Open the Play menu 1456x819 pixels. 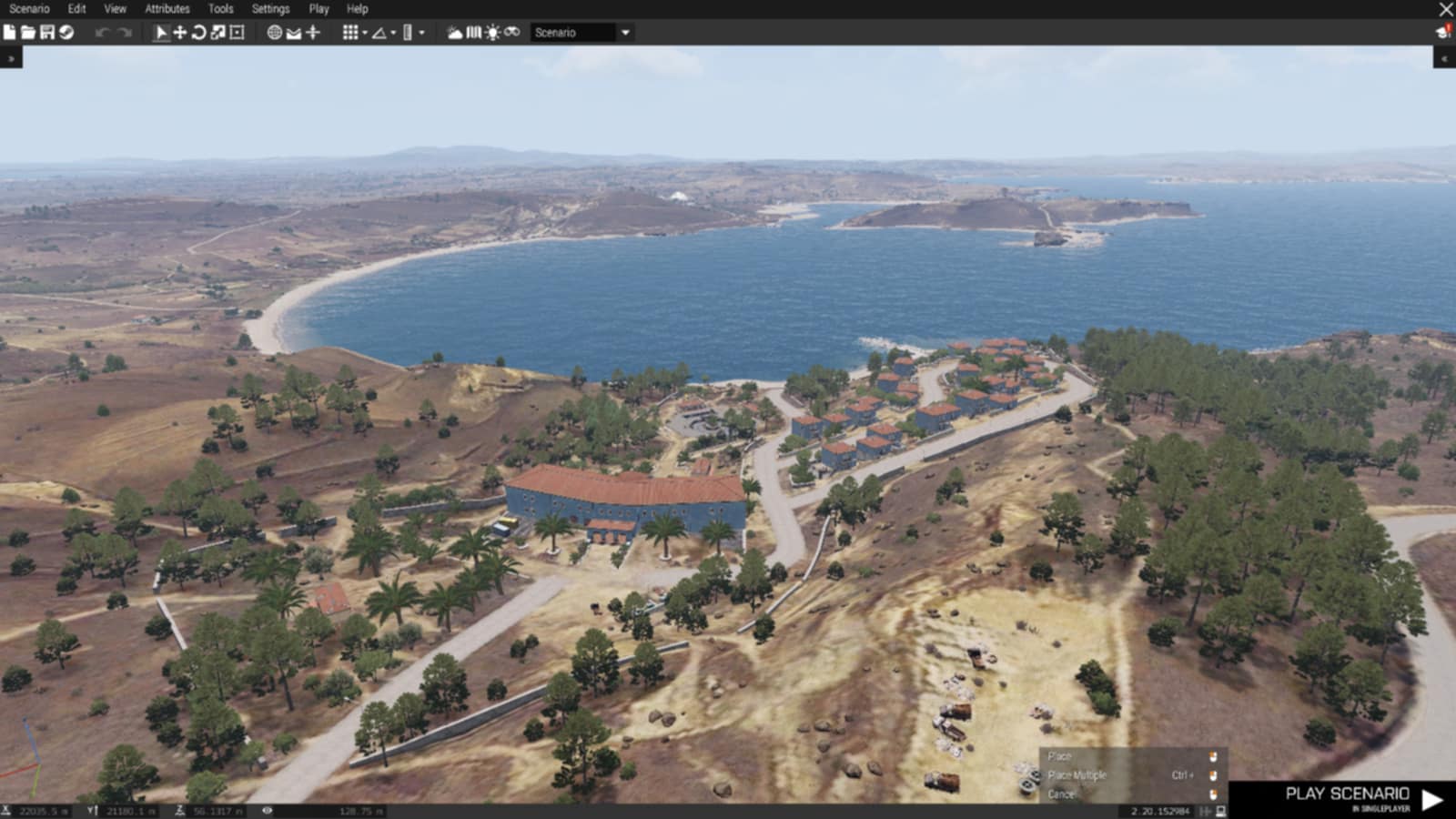tap(318, 9)
